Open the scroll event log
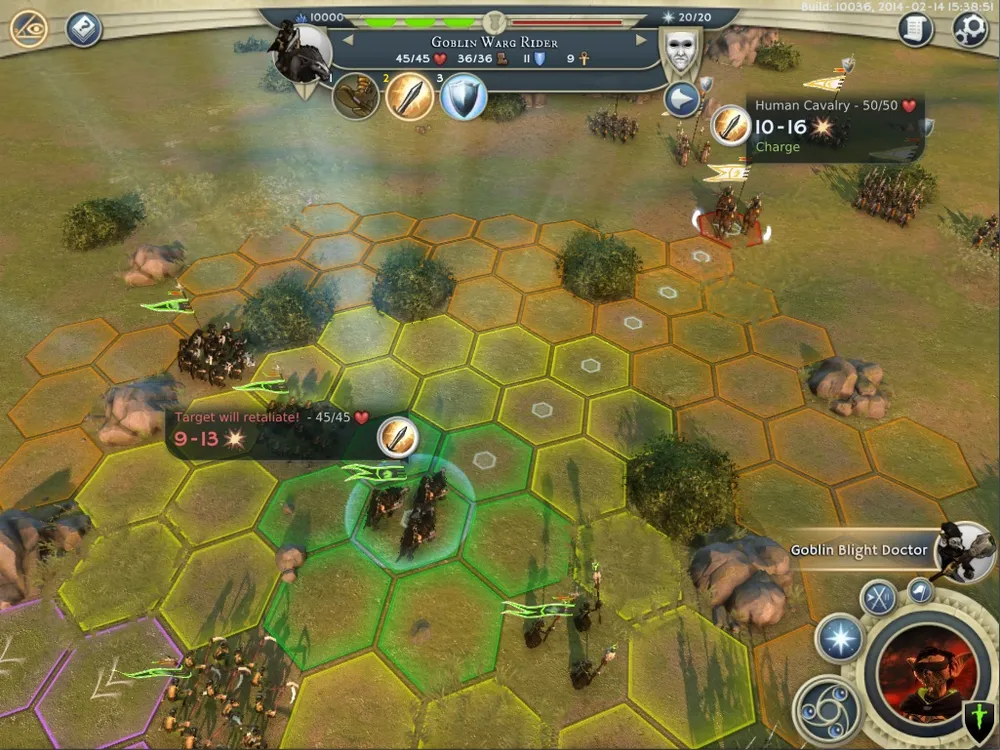Image resolution: width=1000 pixels, height=750 pixels. (x=915, y=29)
